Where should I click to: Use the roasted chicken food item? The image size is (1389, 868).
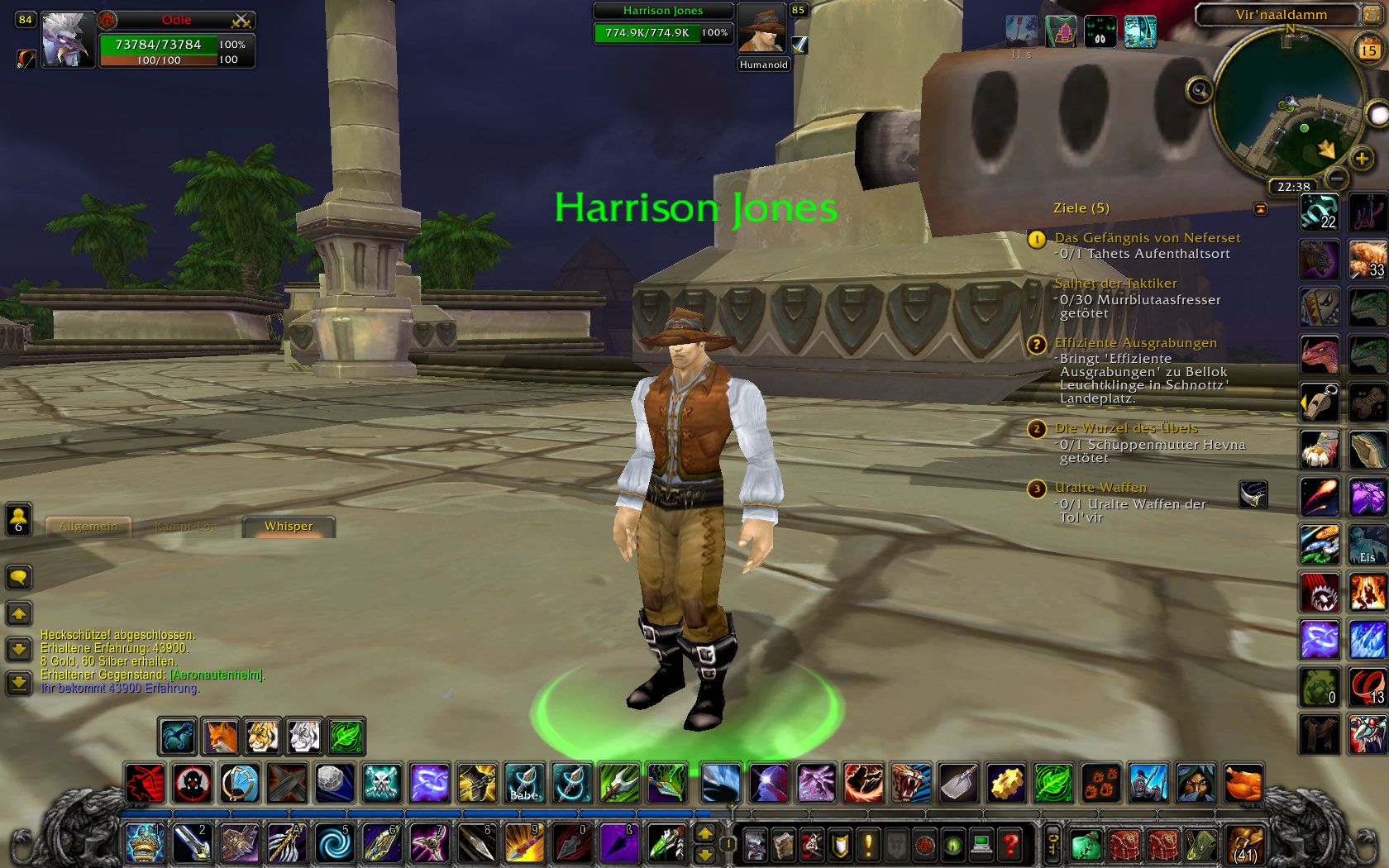(1243, 783)
